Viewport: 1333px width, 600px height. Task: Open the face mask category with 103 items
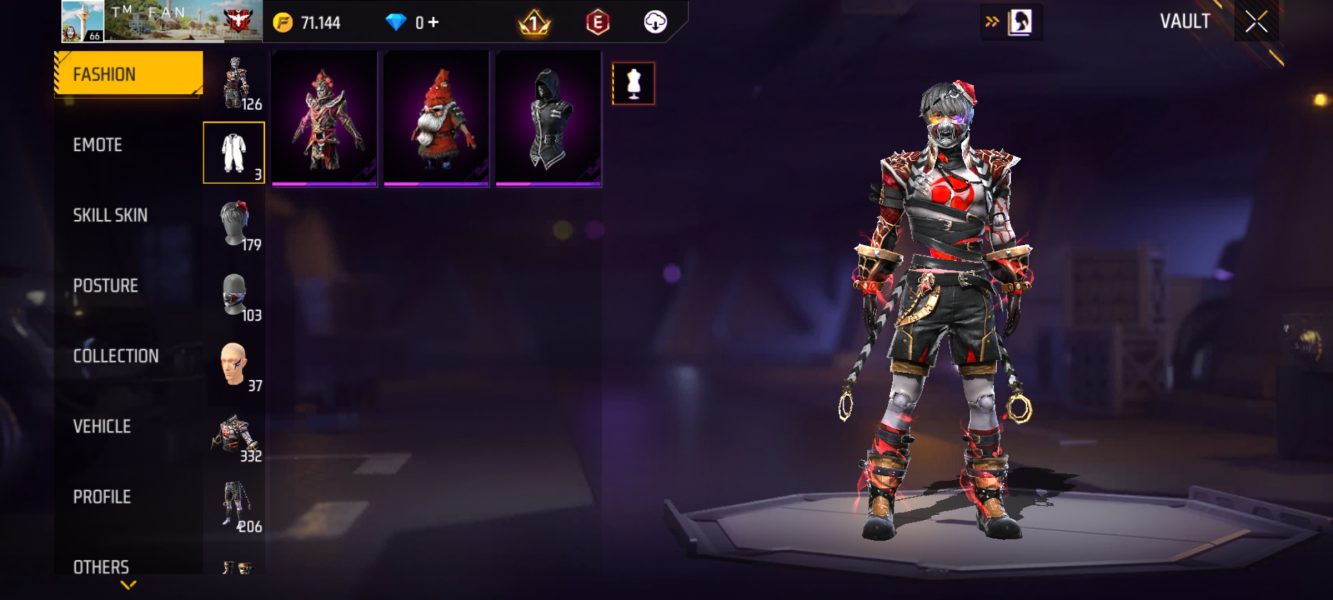click(234, 294)
